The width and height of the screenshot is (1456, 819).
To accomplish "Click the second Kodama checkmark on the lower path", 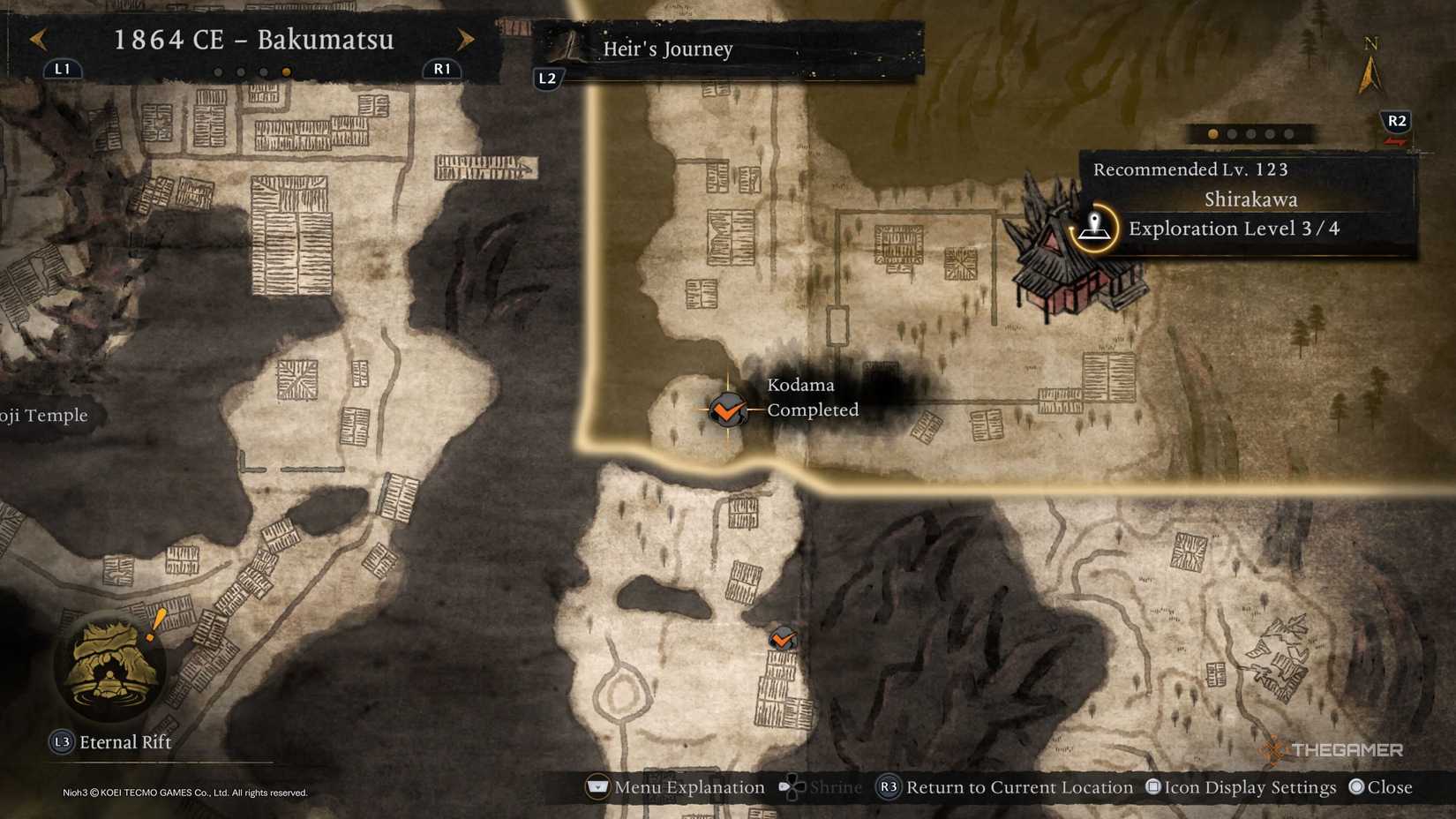I will [784, 638].
